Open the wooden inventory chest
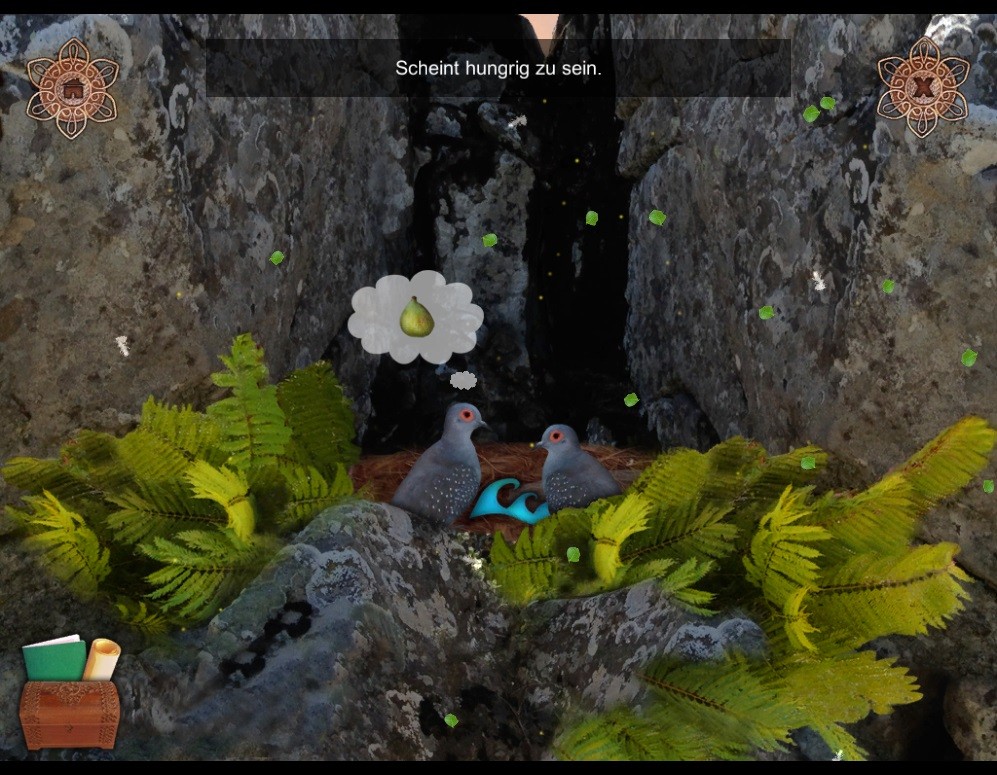The height and width of the screenshot is (775, 997). coord(69,714)
